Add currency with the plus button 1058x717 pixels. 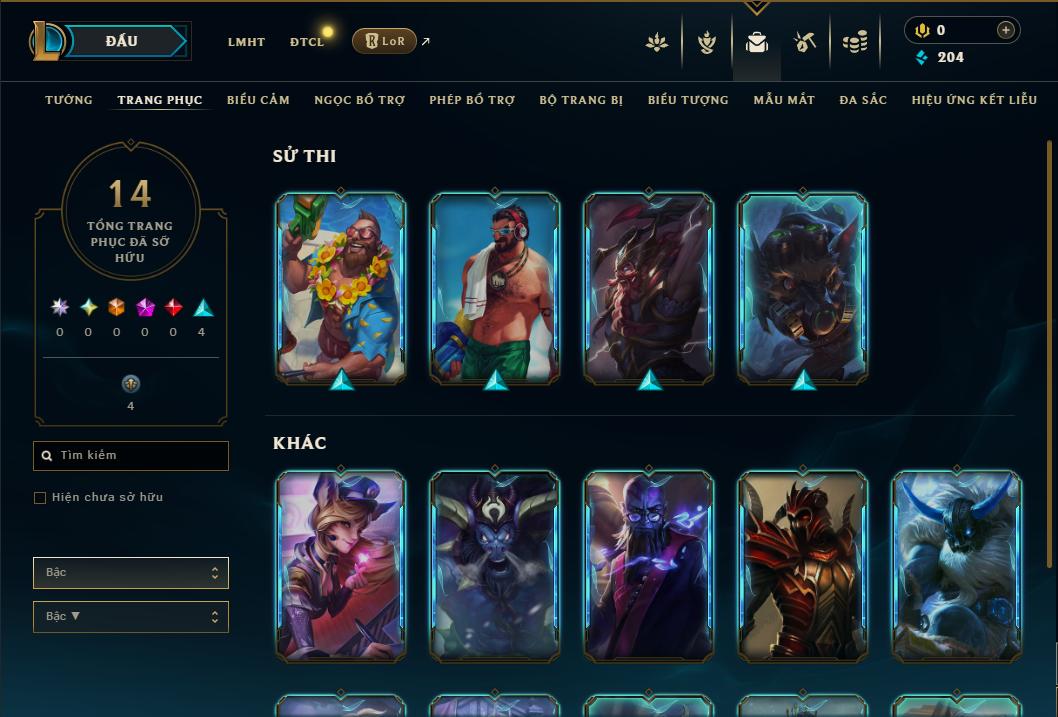[x=1005, y=30]
